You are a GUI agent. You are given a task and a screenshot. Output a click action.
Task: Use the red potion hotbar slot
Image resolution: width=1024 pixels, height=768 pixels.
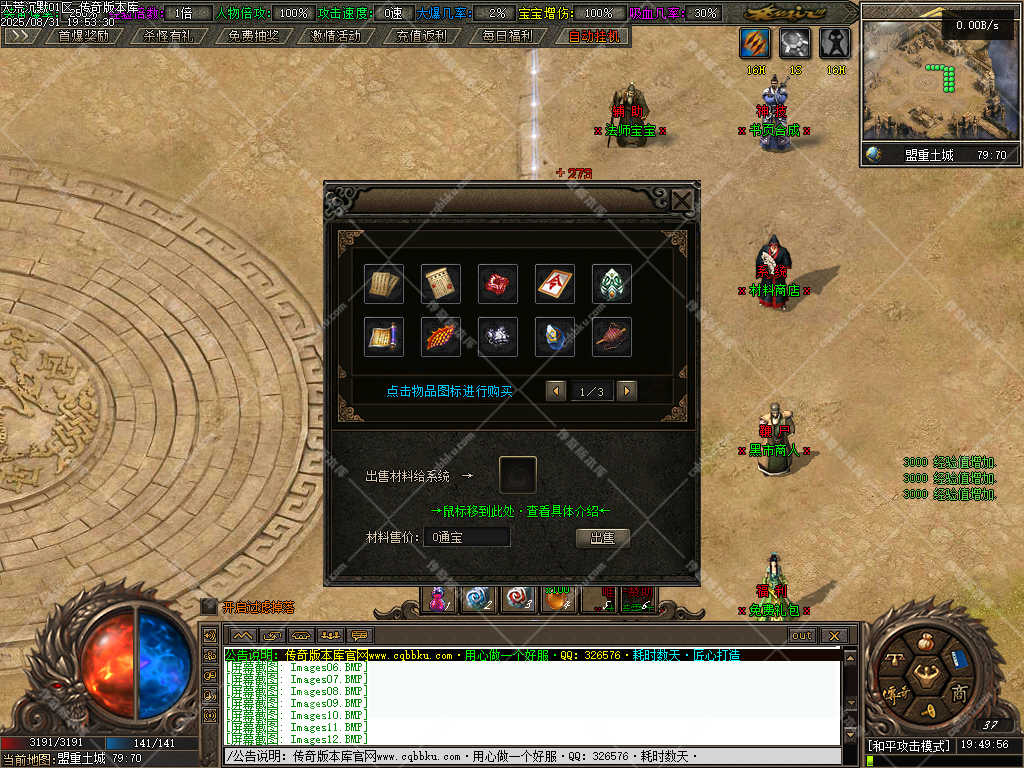tap(438, 599)
